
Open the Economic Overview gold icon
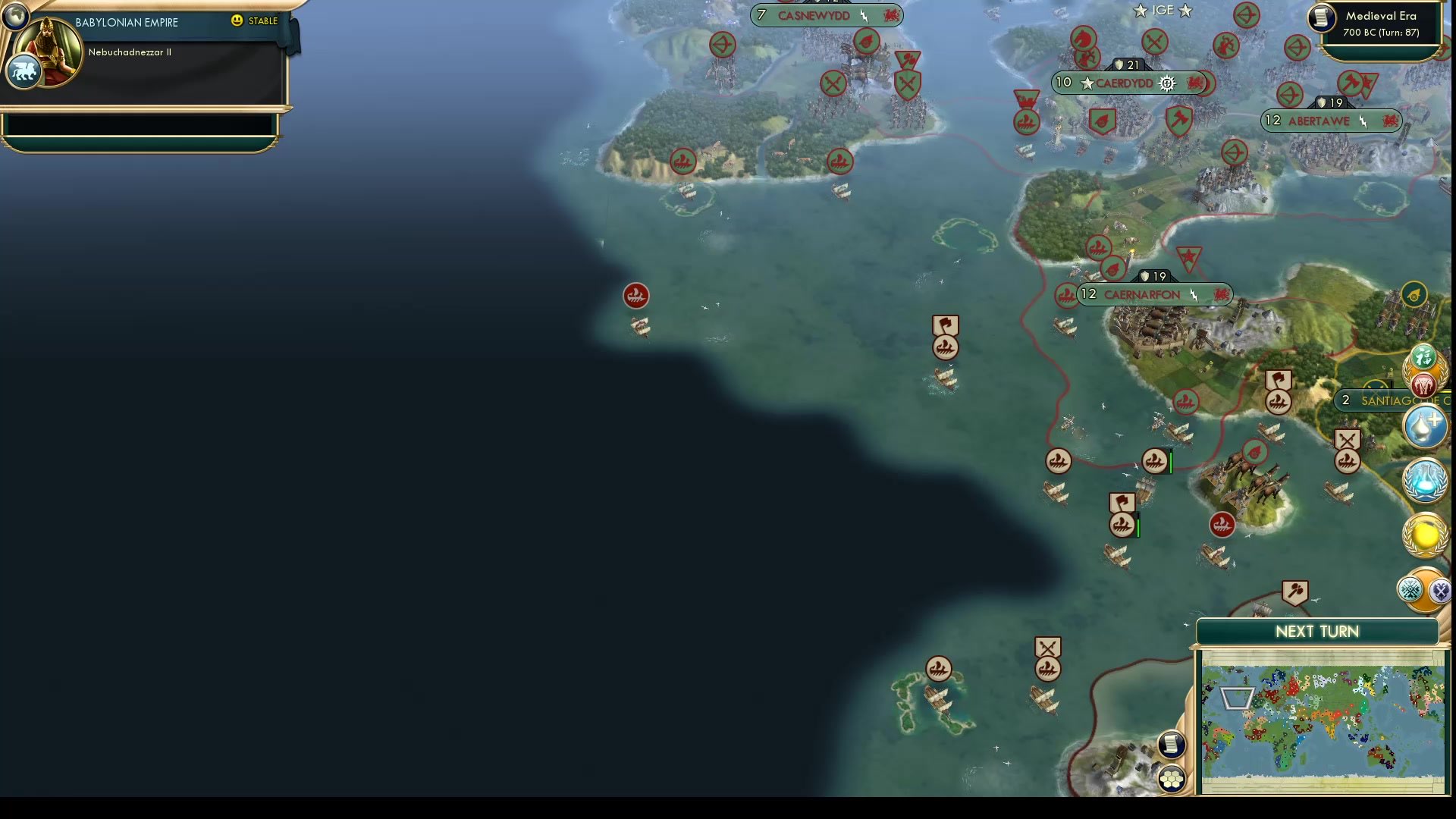click(1424, 535)
